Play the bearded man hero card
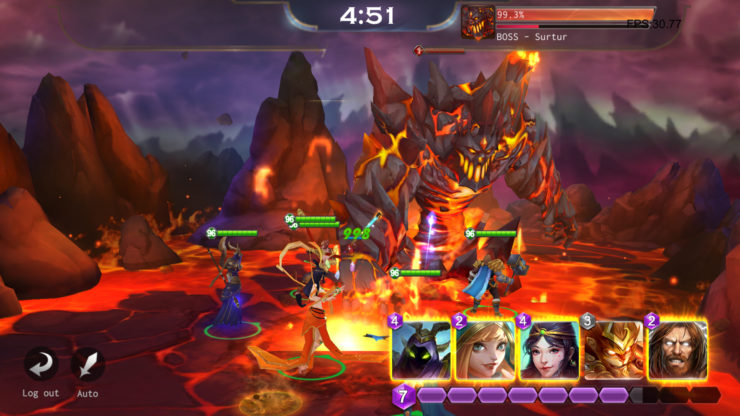740x416 pixels. [x=677, y=350]
